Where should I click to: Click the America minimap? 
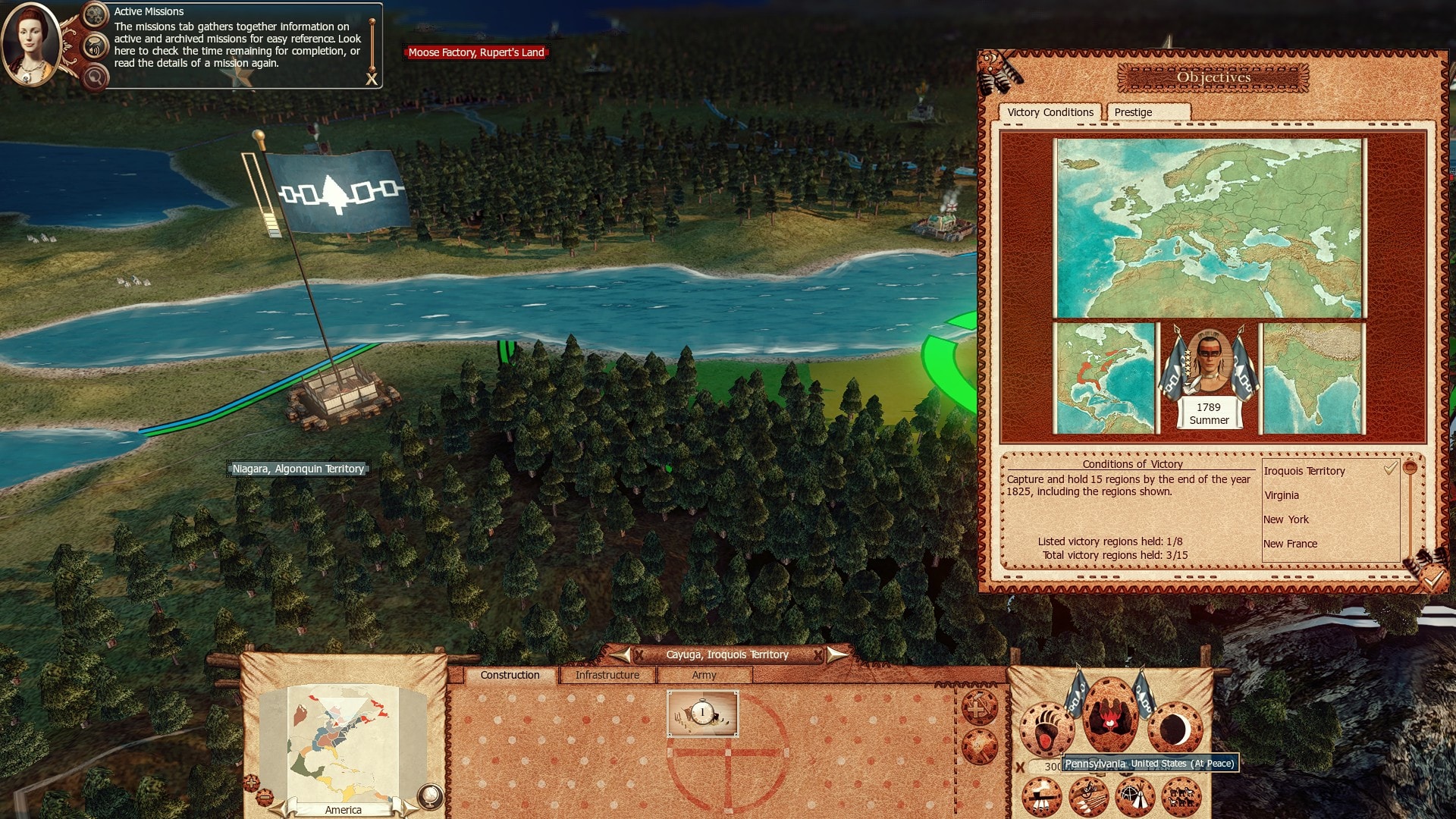(343, 743)
